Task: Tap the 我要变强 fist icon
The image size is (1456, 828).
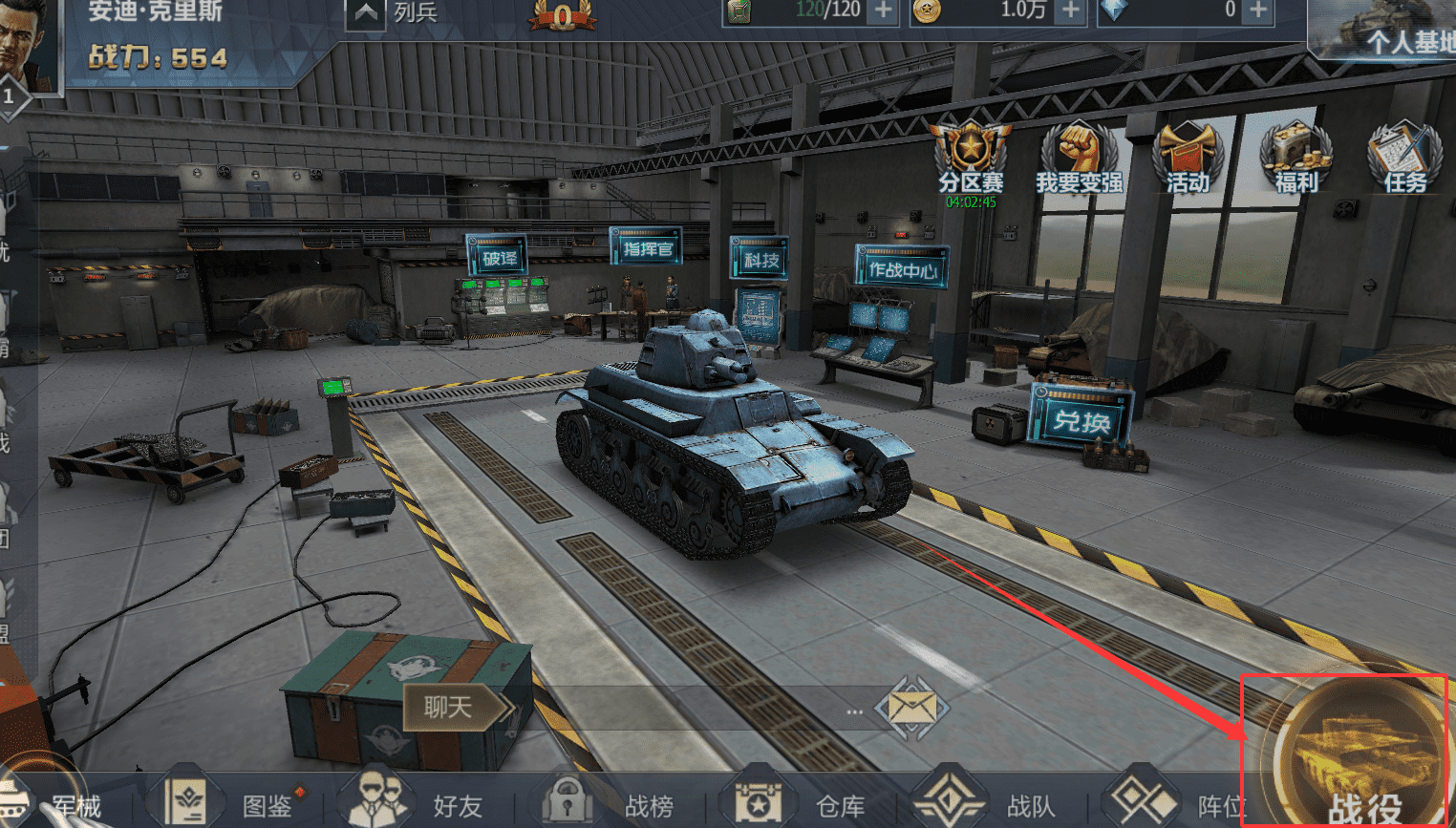Action: coord(1079,156)
